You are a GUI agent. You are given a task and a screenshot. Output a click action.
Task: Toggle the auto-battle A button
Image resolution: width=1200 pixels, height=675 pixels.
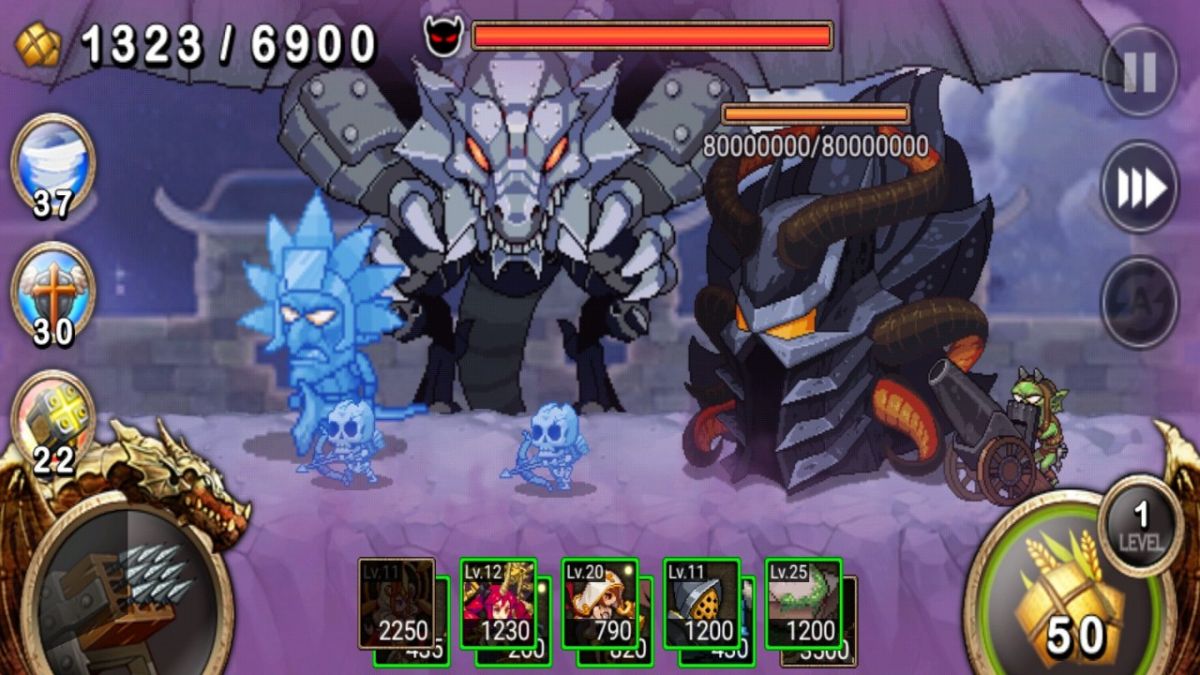pyautogui.click(x=1139, y=303)
